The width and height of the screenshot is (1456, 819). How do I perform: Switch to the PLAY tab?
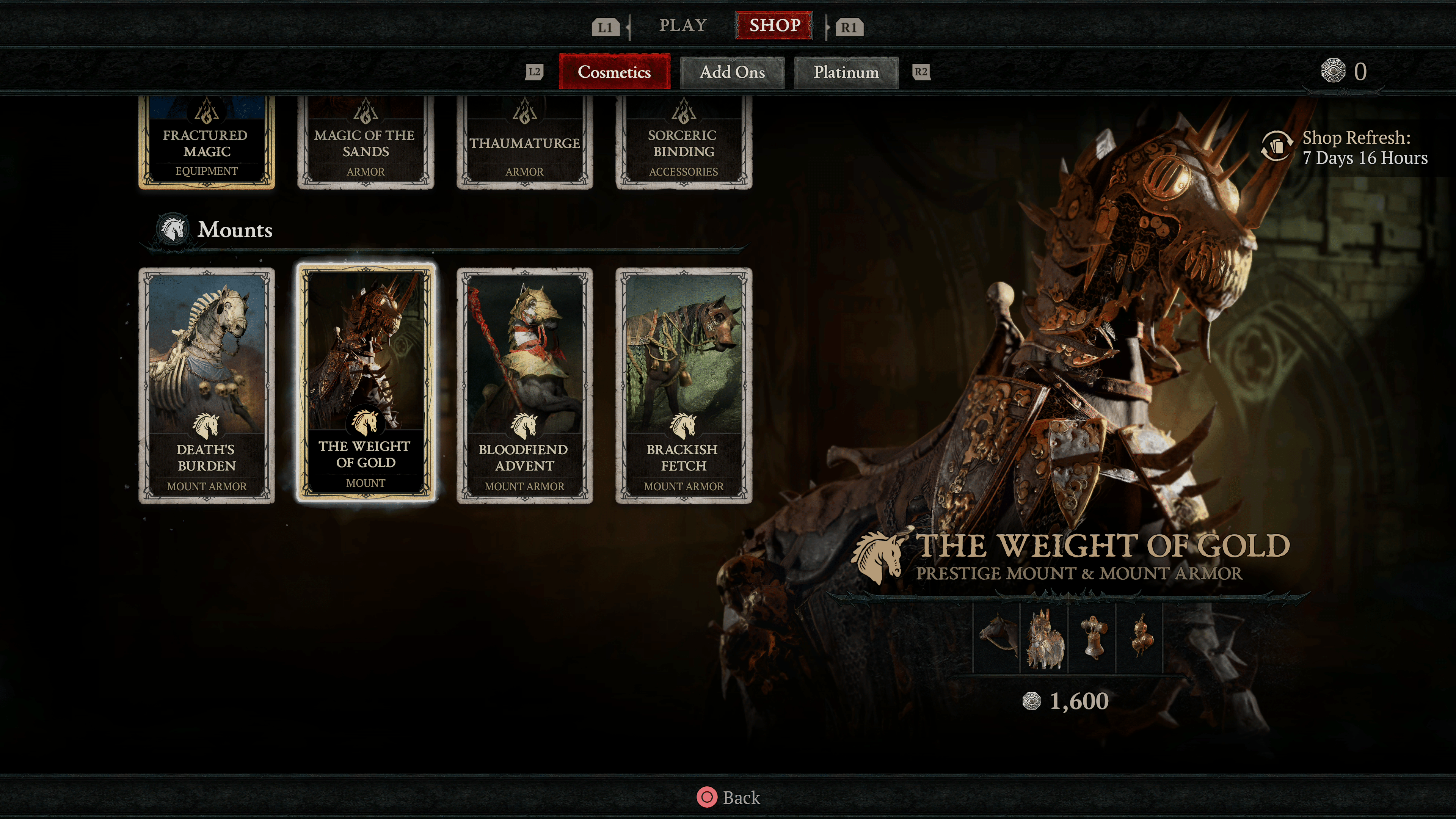pyautogui.click(x=683, y=25)
